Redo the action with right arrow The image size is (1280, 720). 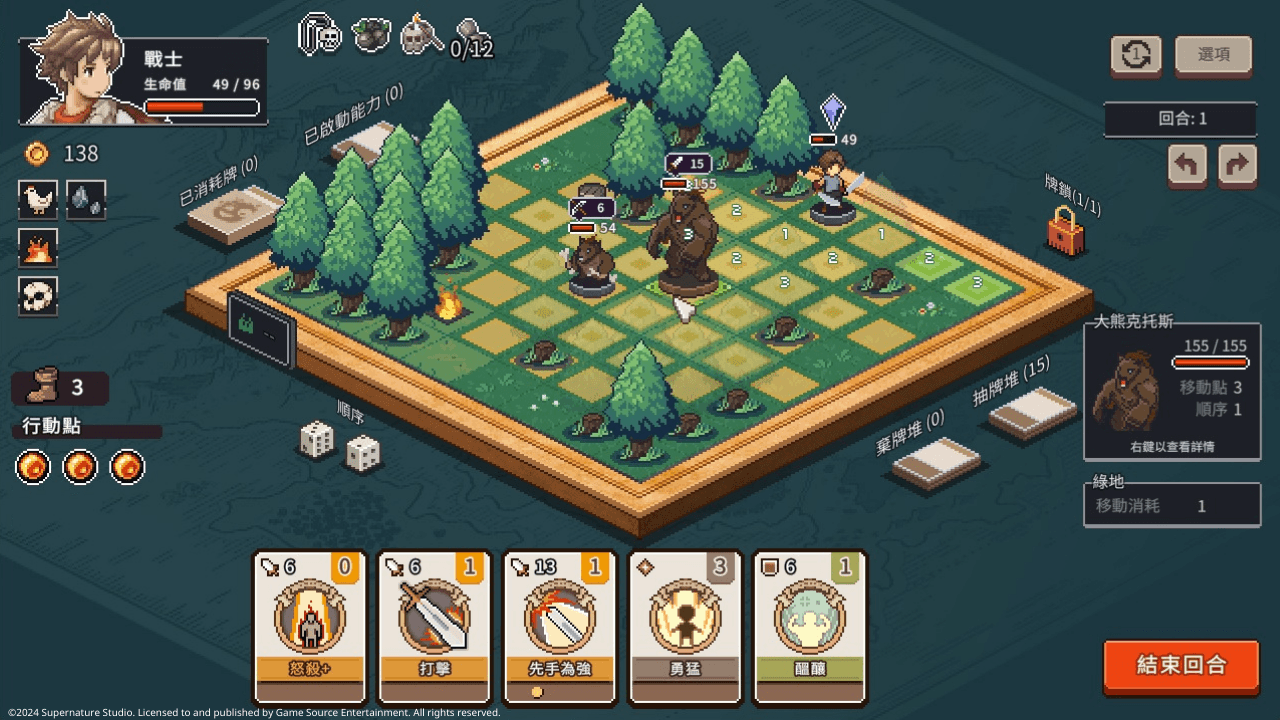1237,165
